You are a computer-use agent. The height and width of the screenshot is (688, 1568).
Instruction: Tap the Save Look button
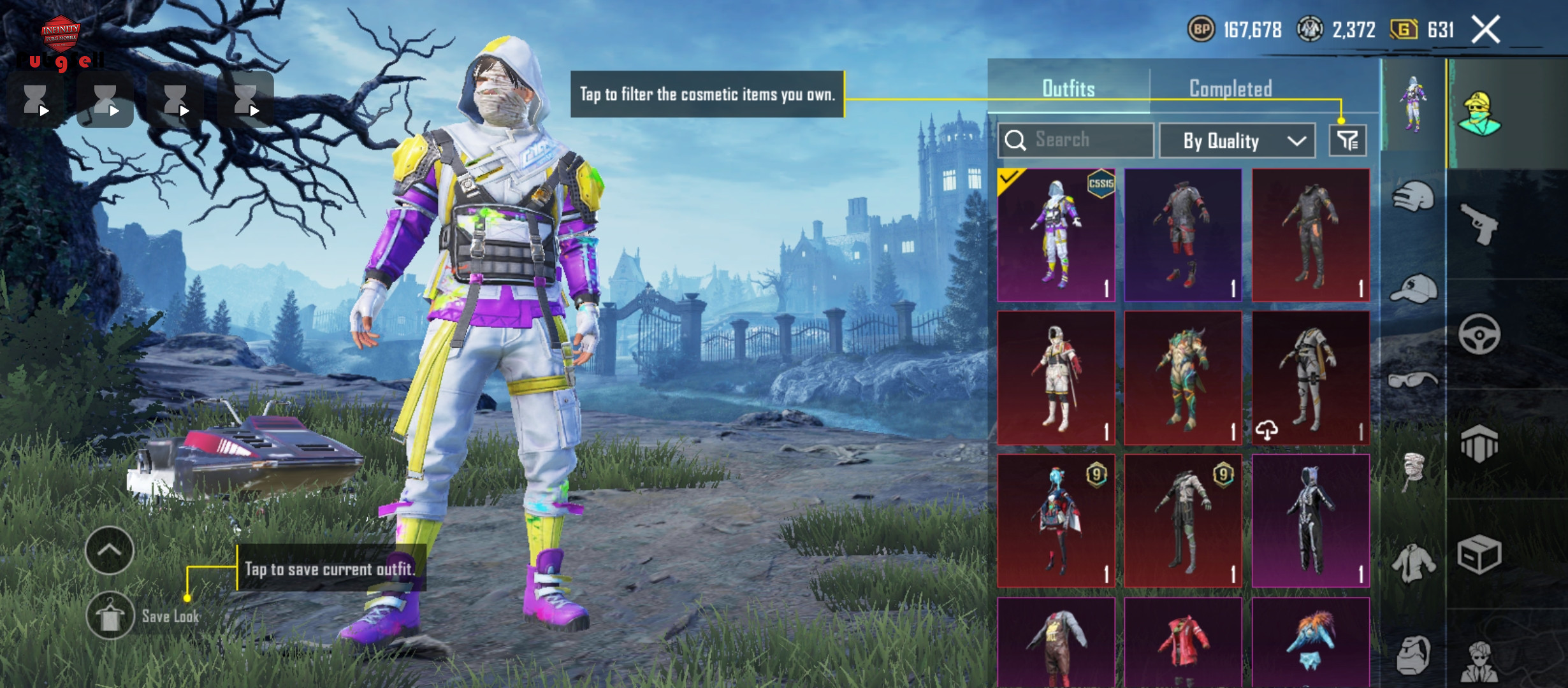pyautogui.click(x=110, y=616)
